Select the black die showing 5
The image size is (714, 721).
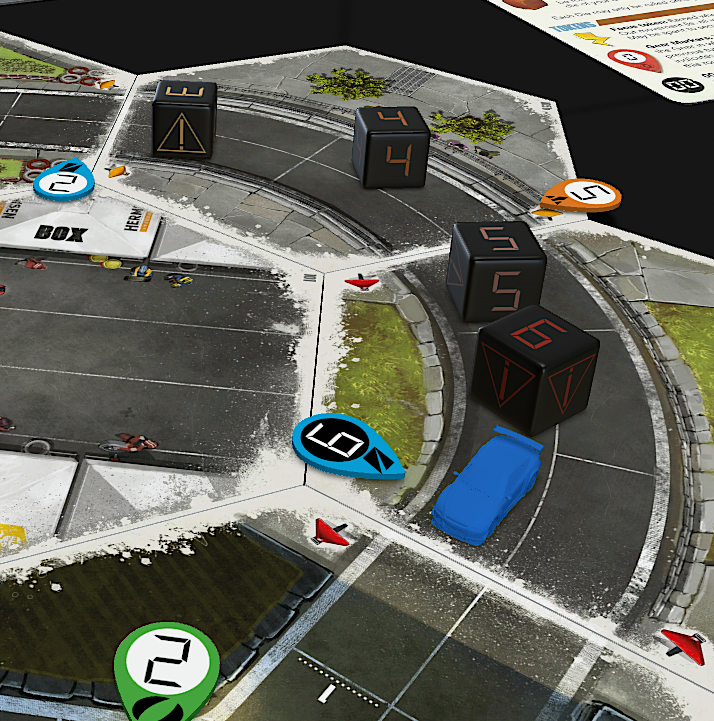(x=497, y=272)
